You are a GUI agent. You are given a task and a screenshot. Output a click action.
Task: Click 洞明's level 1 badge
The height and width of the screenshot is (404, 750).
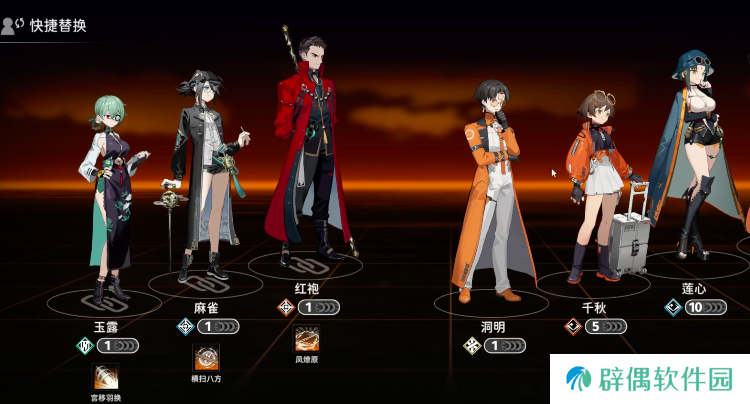click(x=496, y=346)
